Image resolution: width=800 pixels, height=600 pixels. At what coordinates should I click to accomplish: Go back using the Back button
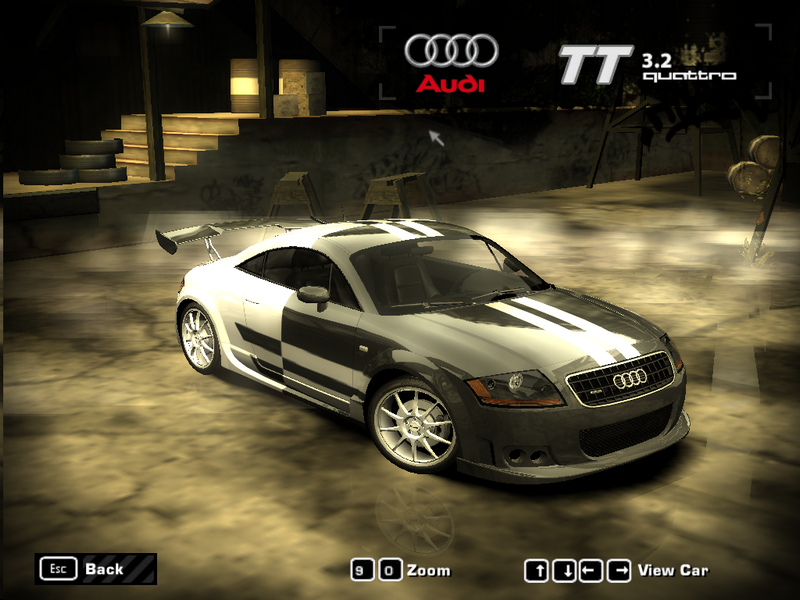pos(96,569)
